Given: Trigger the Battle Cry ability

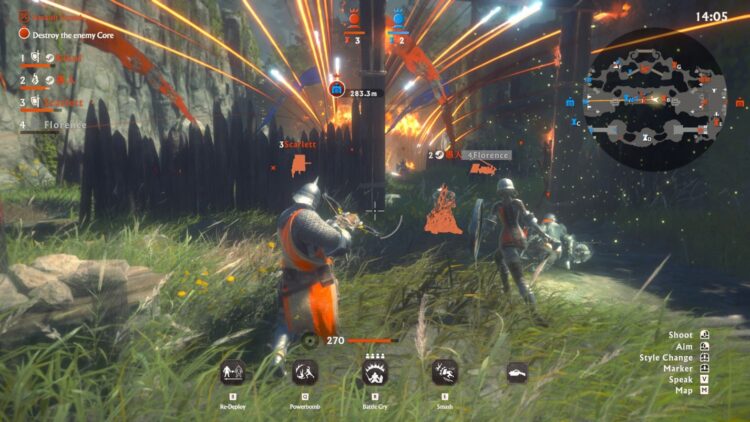Looking at the screenshot, I should pyautogui.click(x=376, y=373).
